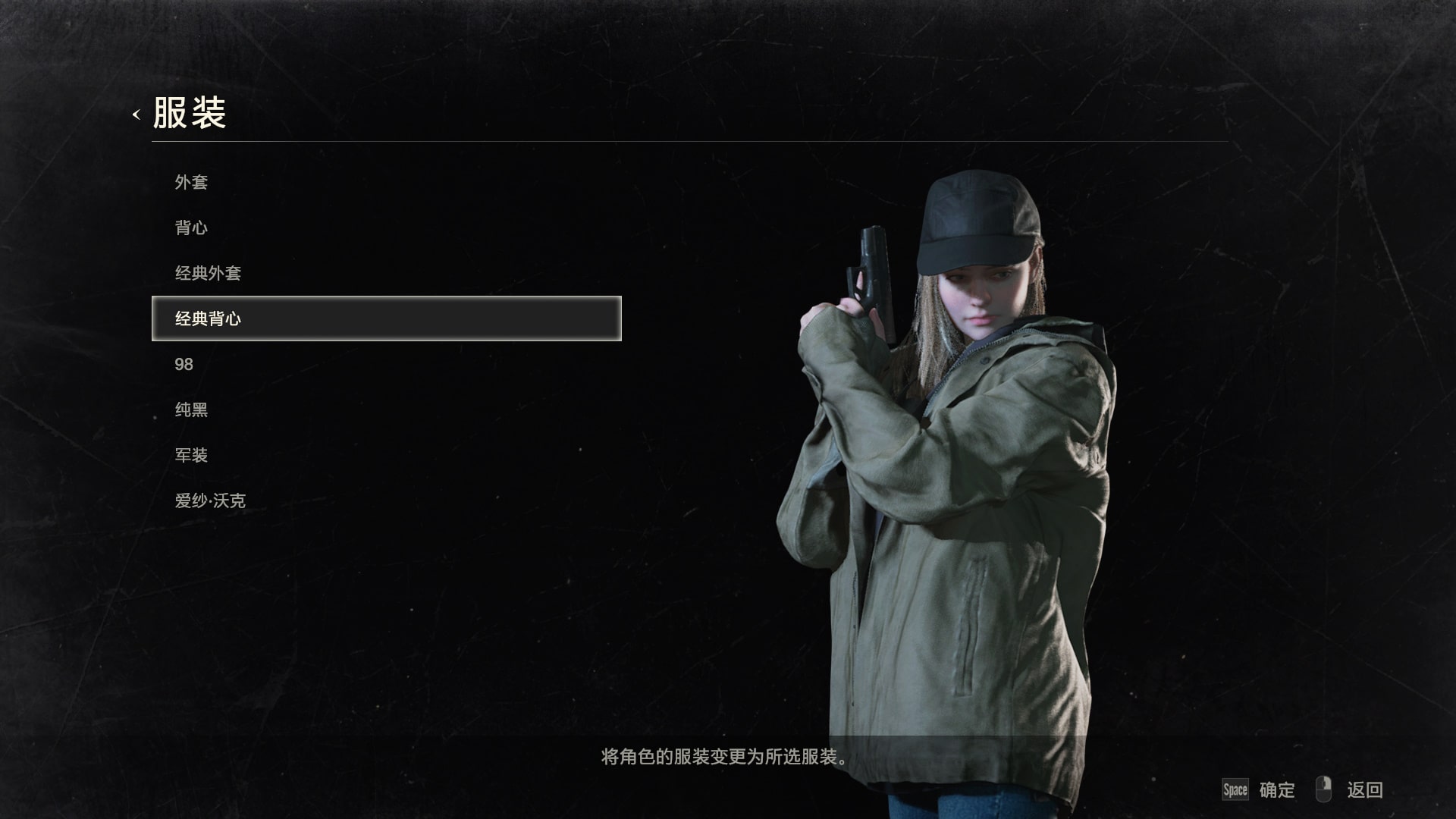This screenshot has height=819, width=1456.
Task: Pick the costume named 98
Action: [184, 364]
